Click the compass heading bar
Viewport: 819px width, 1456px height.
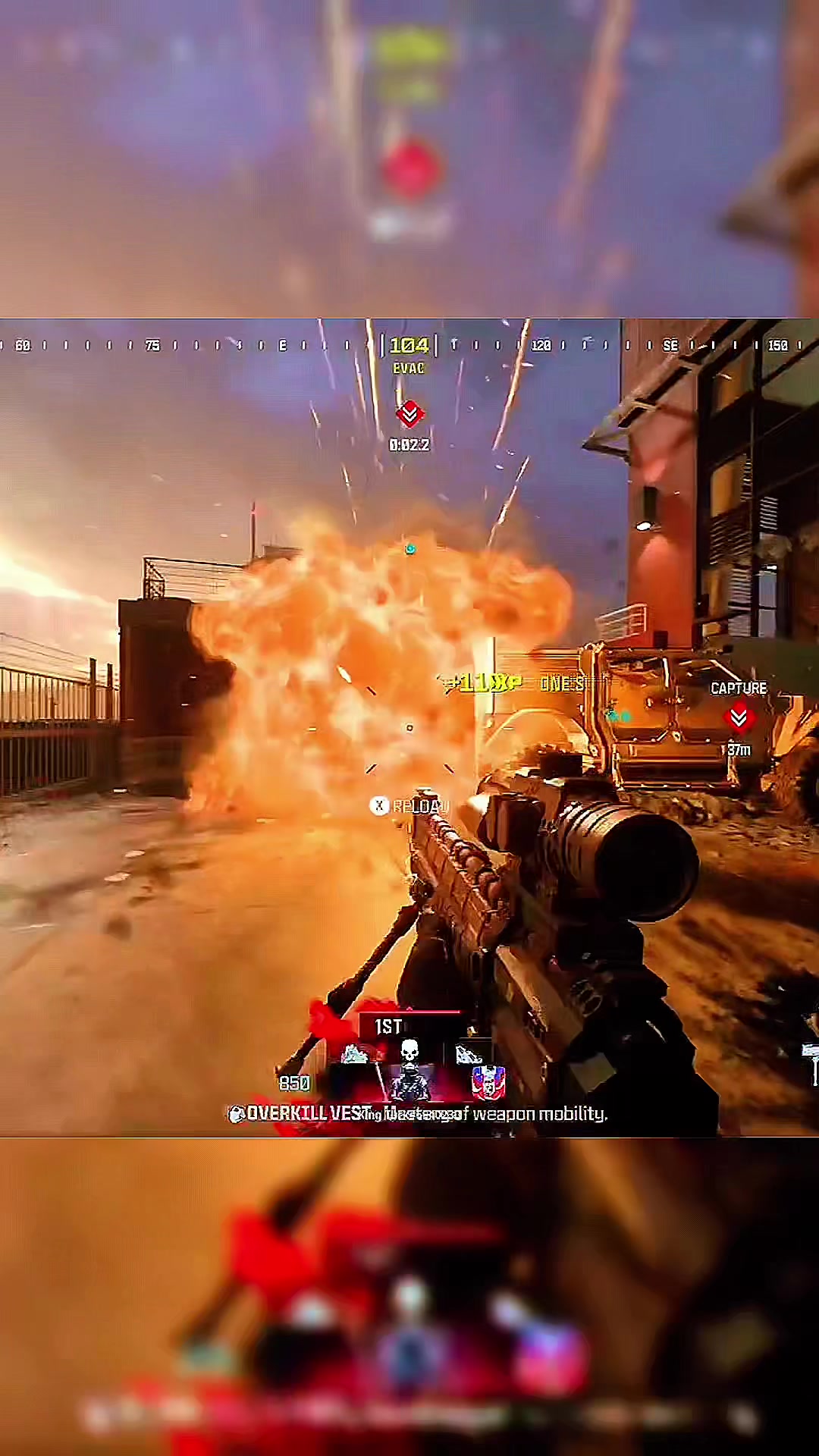click(x=409, y=346)
